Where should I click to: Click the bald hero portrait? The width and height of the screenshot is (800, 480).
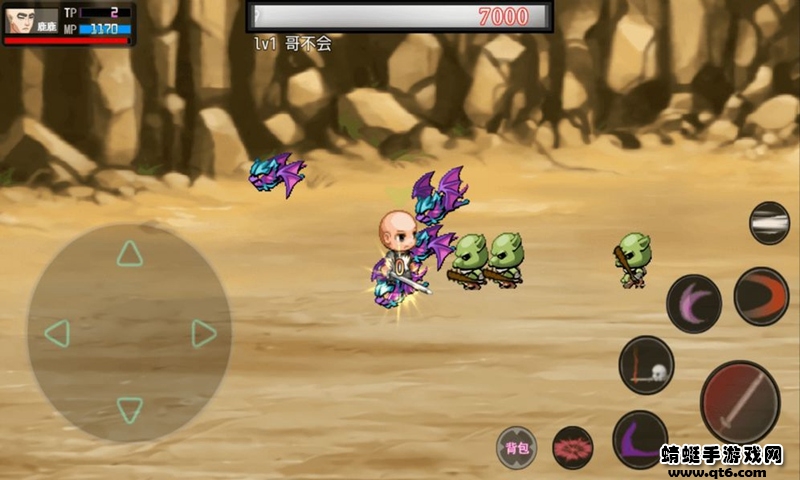point(18,20)
